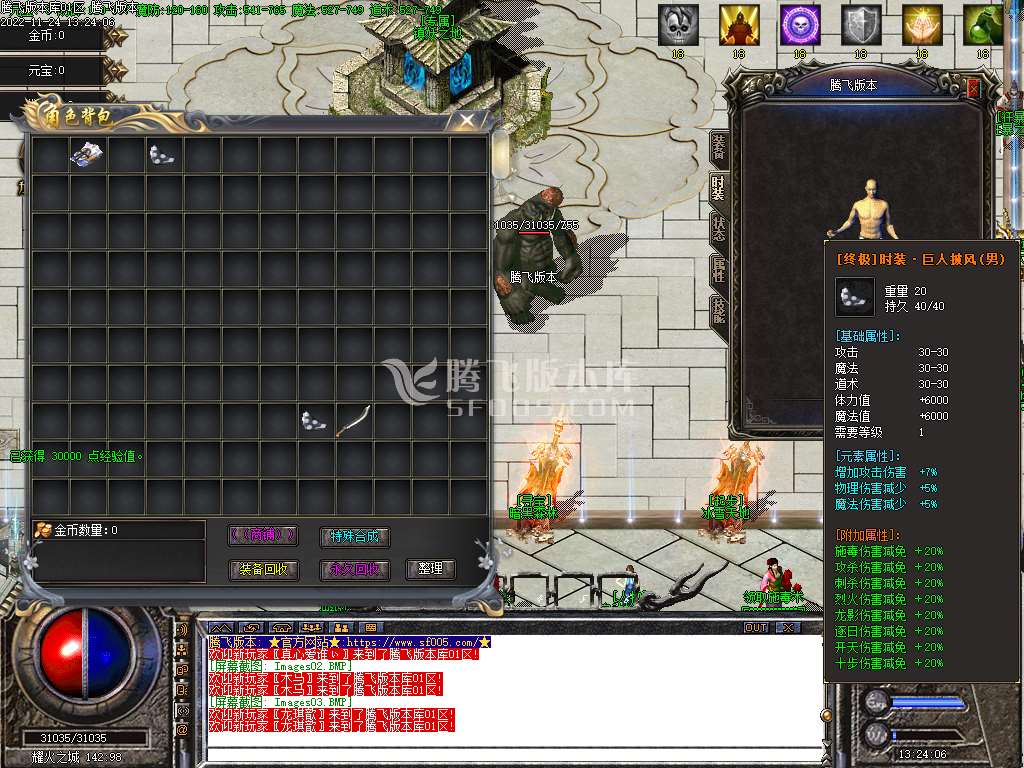Viewport: 1024px width, 768px height.
Task: Sort the bag with 整理 button
Action: pyautogui.click(x=430, y=569)
